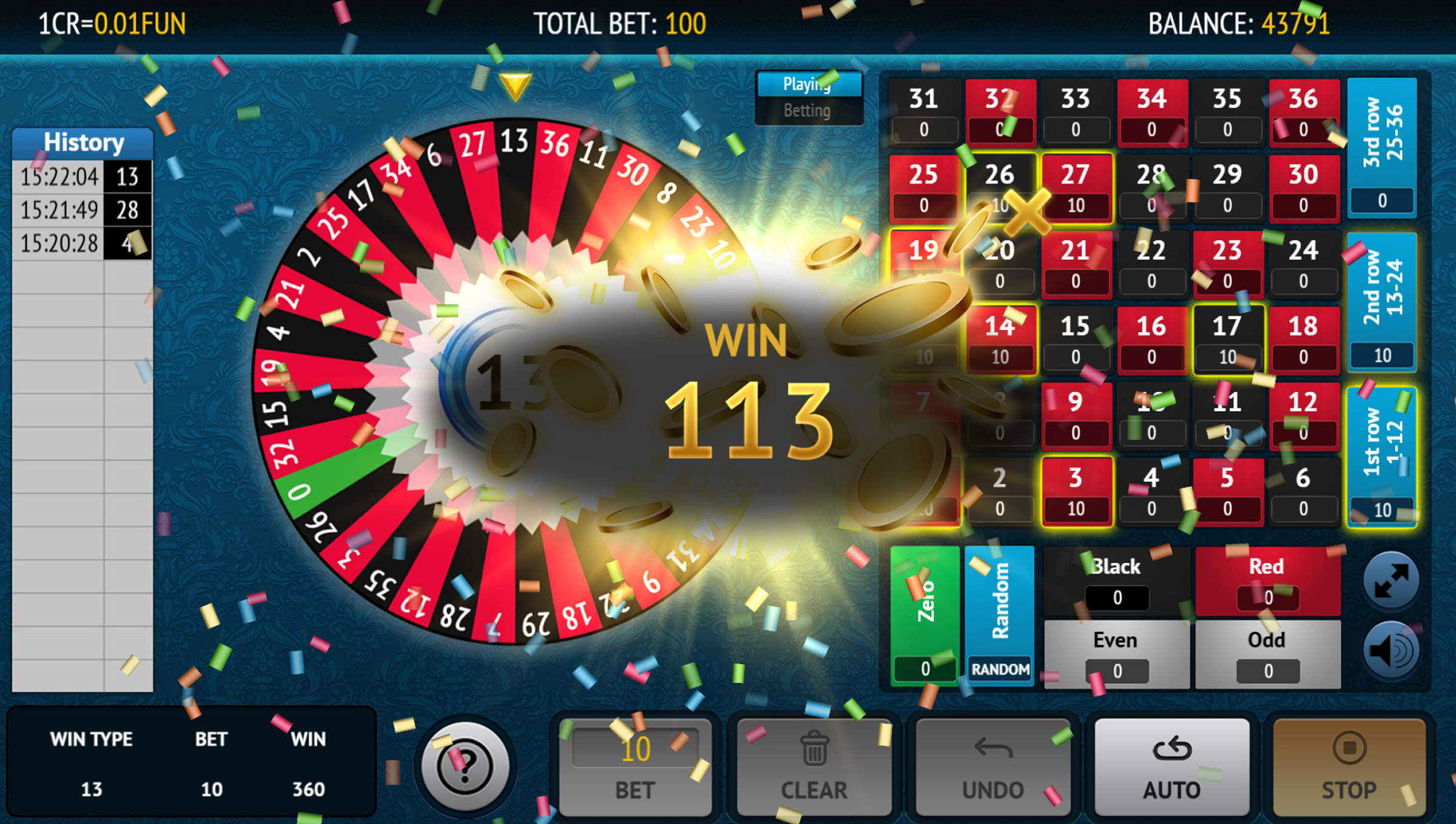Viewport: 1456px width, 824px height.
Task: Clear all placed bets
Action: point(814,767)
